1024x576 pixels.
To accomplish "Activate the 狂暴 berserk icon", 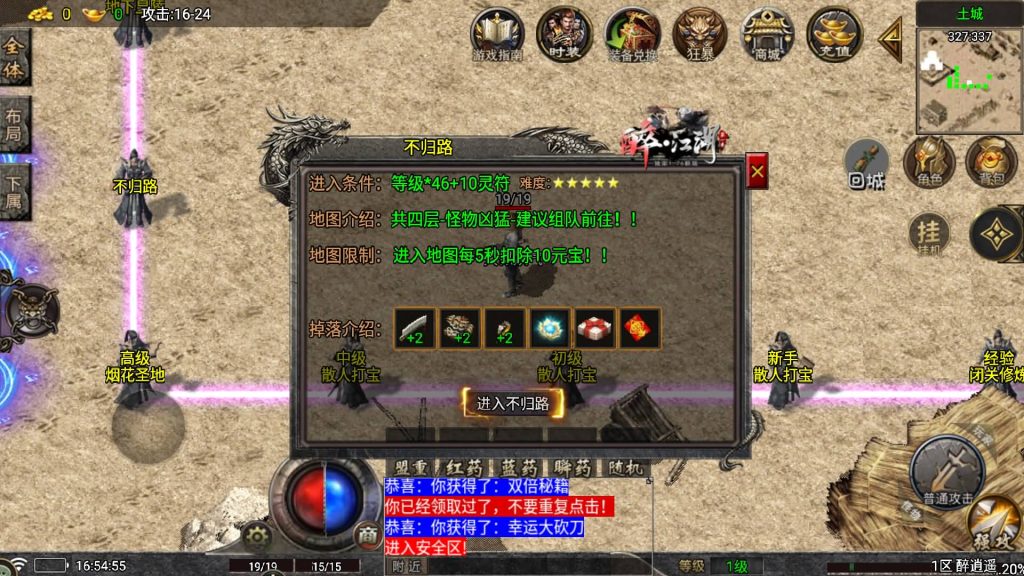I will [x=700, y=34].
